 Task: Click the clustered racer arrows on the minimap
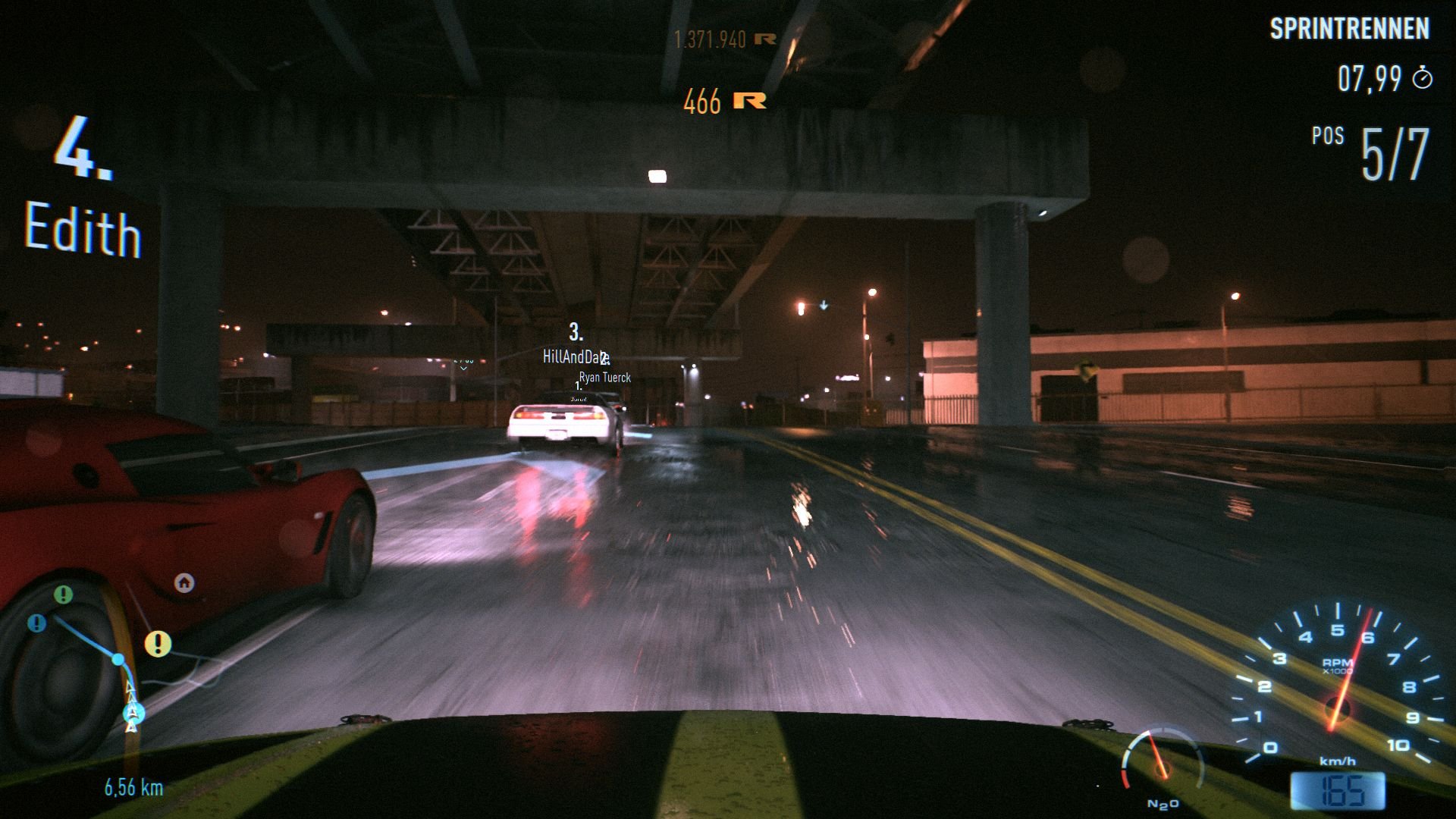[x=131, y=713]
